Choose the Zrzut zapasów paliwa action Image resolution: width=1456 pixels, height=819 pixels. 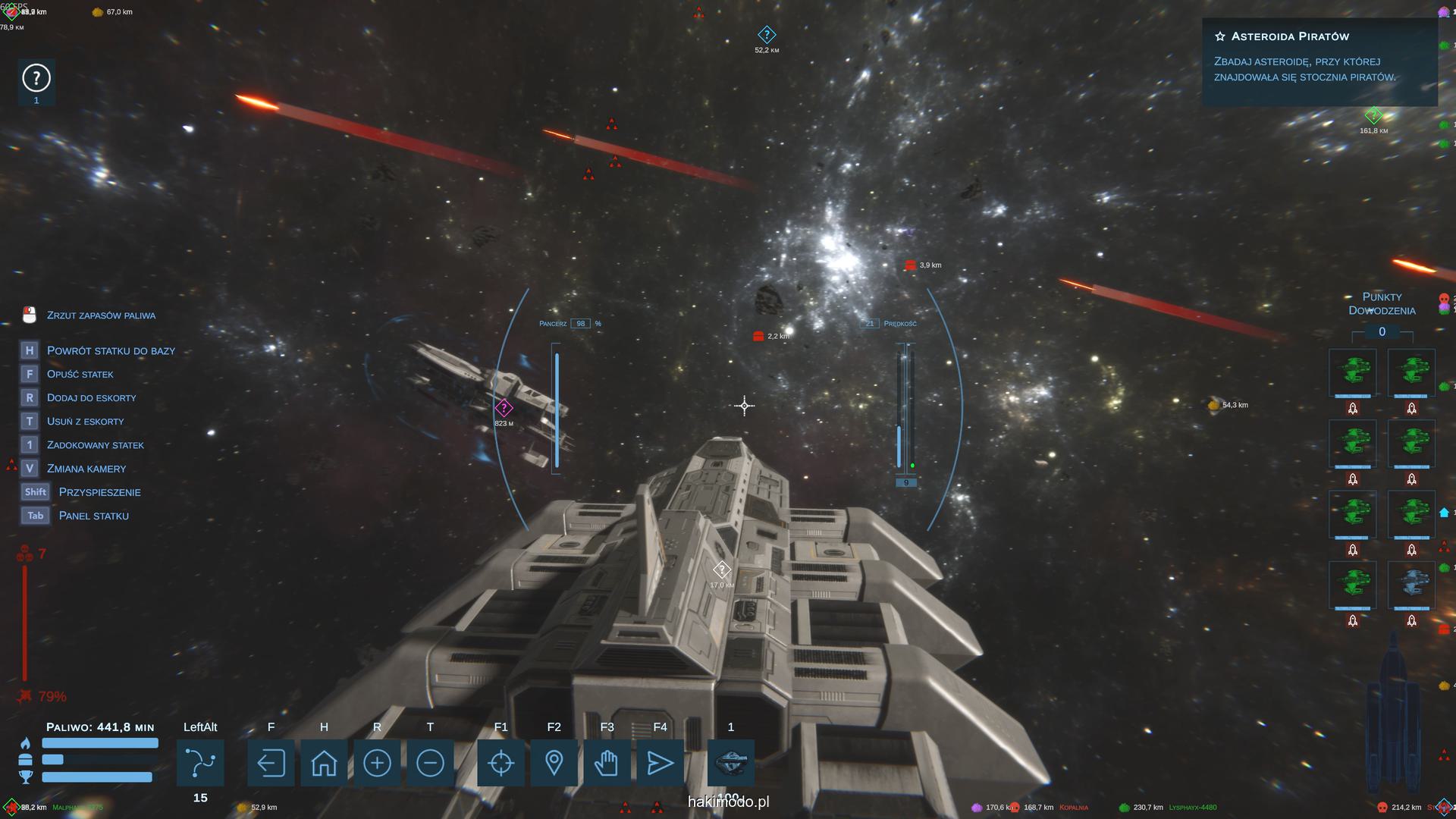coord(101,315)
